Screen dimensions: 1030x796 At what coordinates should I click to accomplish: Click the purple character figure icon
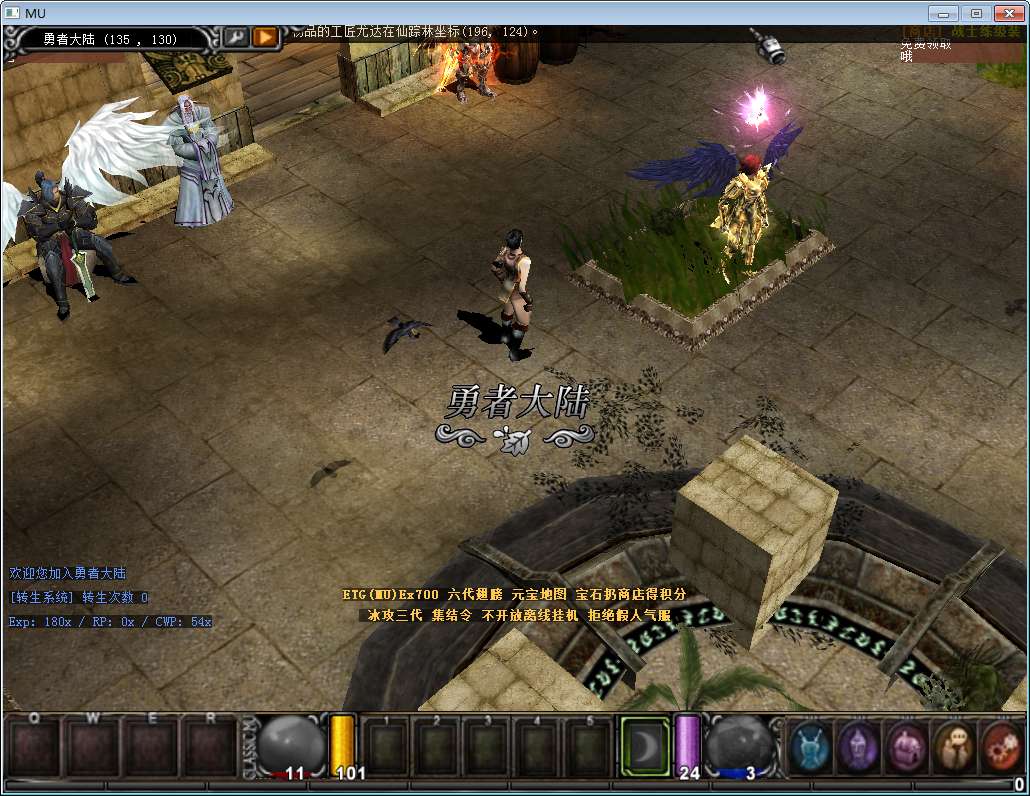coord(858,745)
